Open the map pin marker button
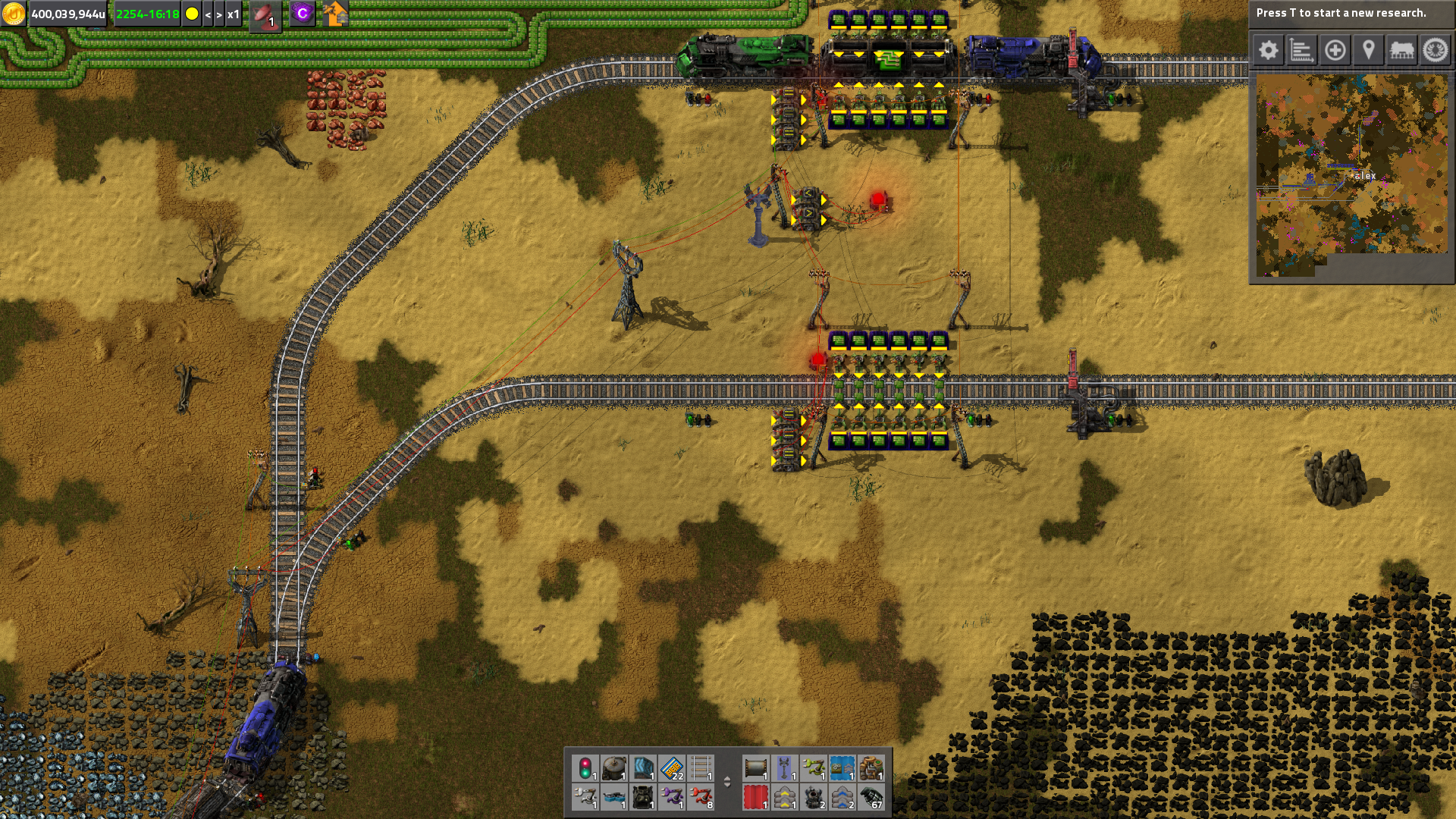Image resolution: width=1456 pixels, height=819 pixels. (x=1368, y=51)
